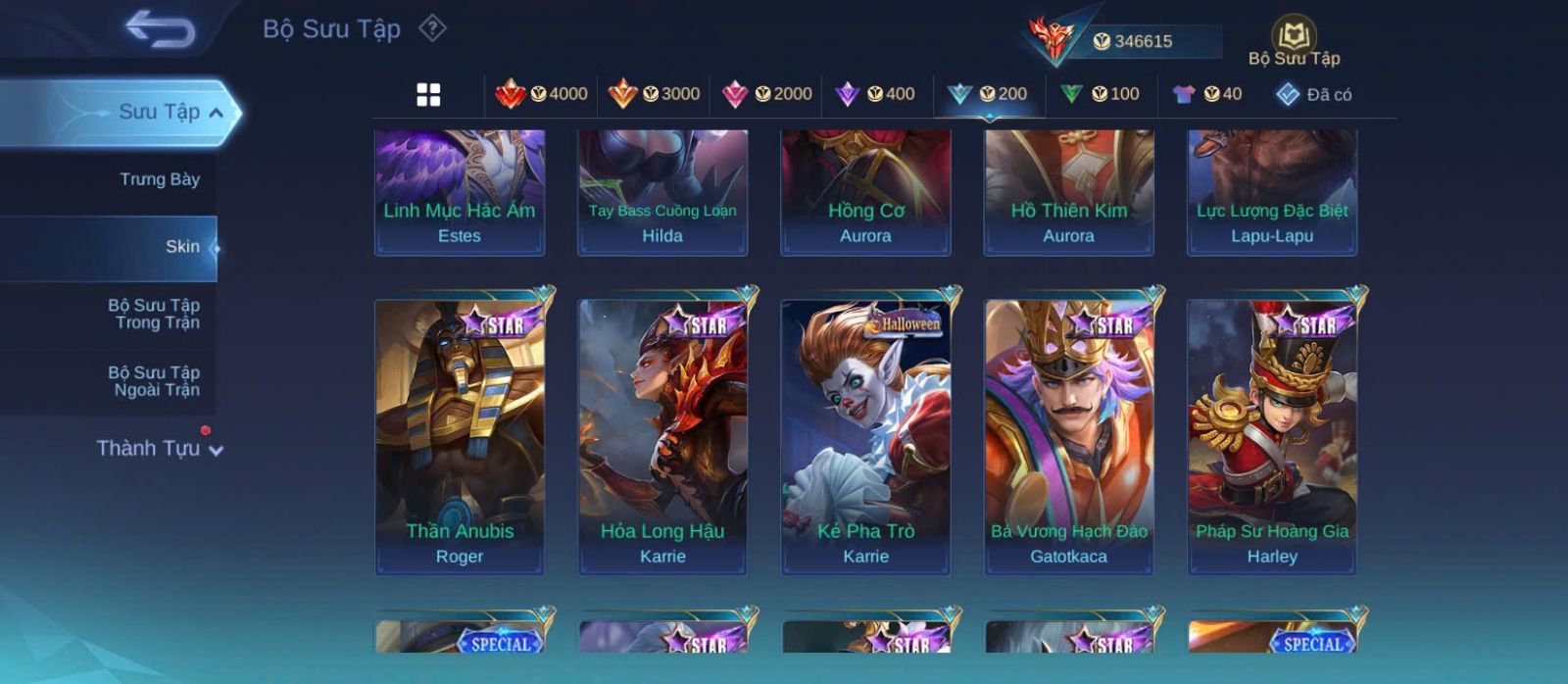Go back using the arrow button
1568x684 pixels.
(160, 30)
